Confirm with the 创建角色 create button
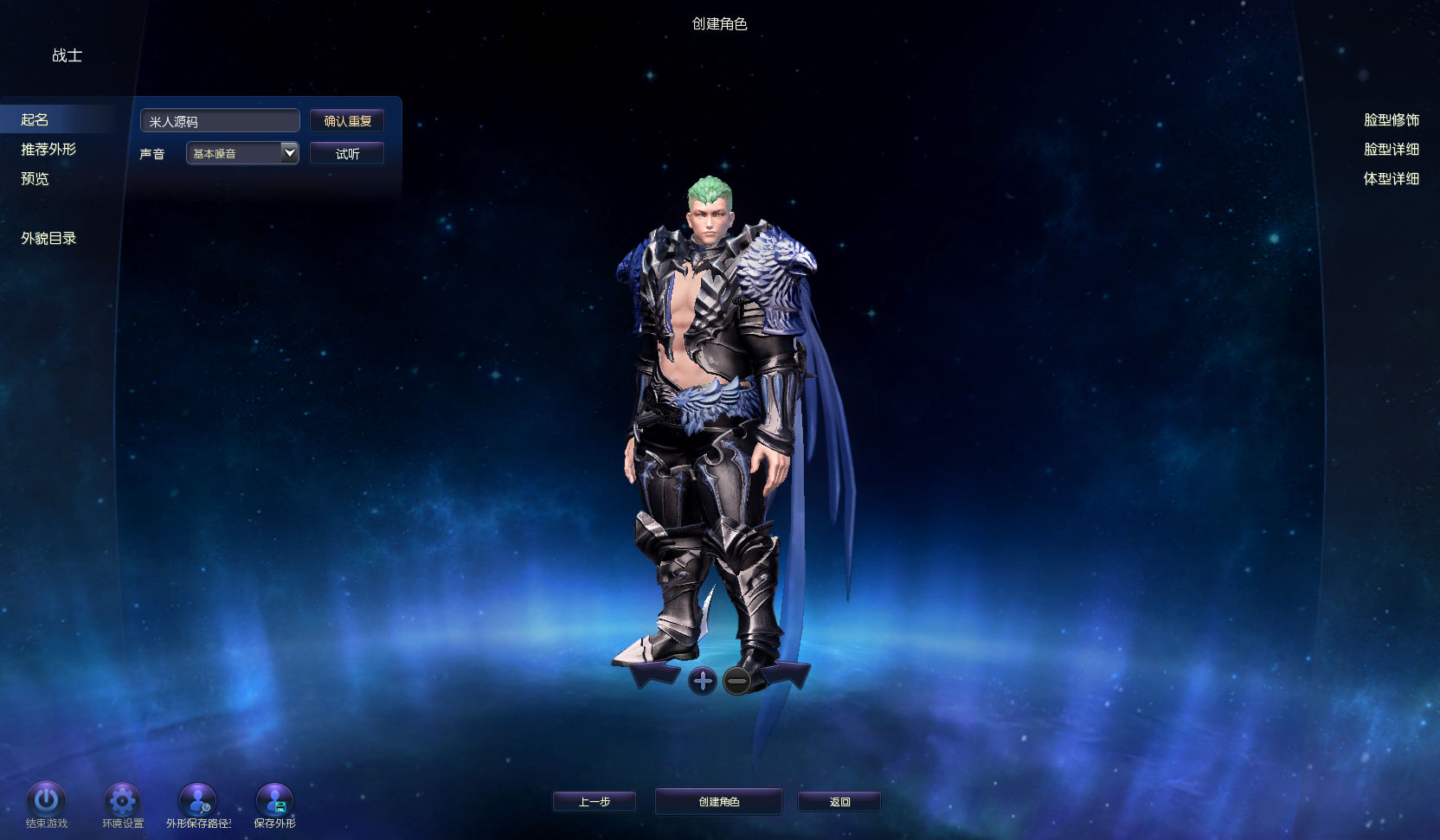 [718, 802]
